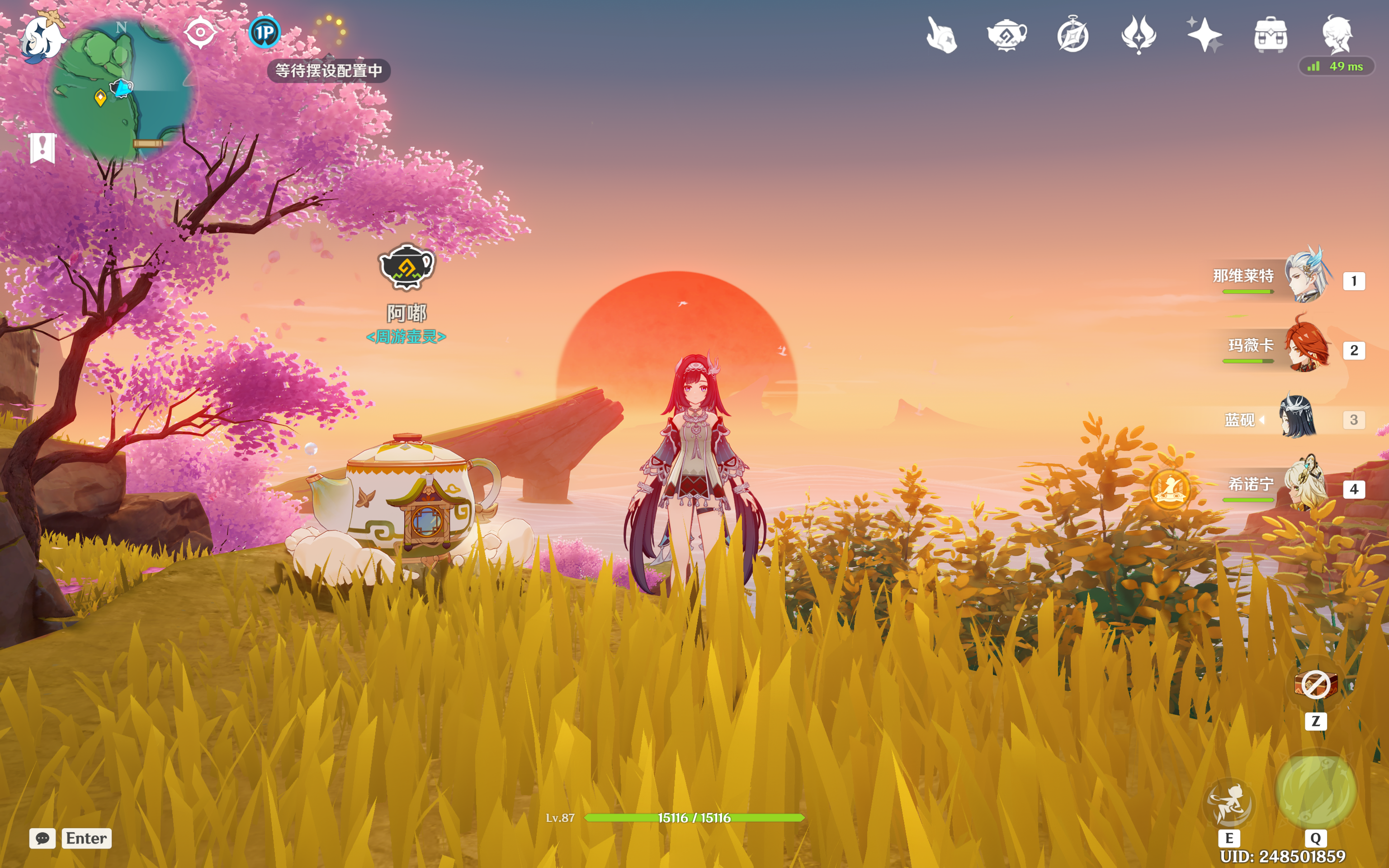The width and height of the screenshot is (1389, 868).
Task: Open the 1P co-op mode icon
Action: click(x=265, y=32)
